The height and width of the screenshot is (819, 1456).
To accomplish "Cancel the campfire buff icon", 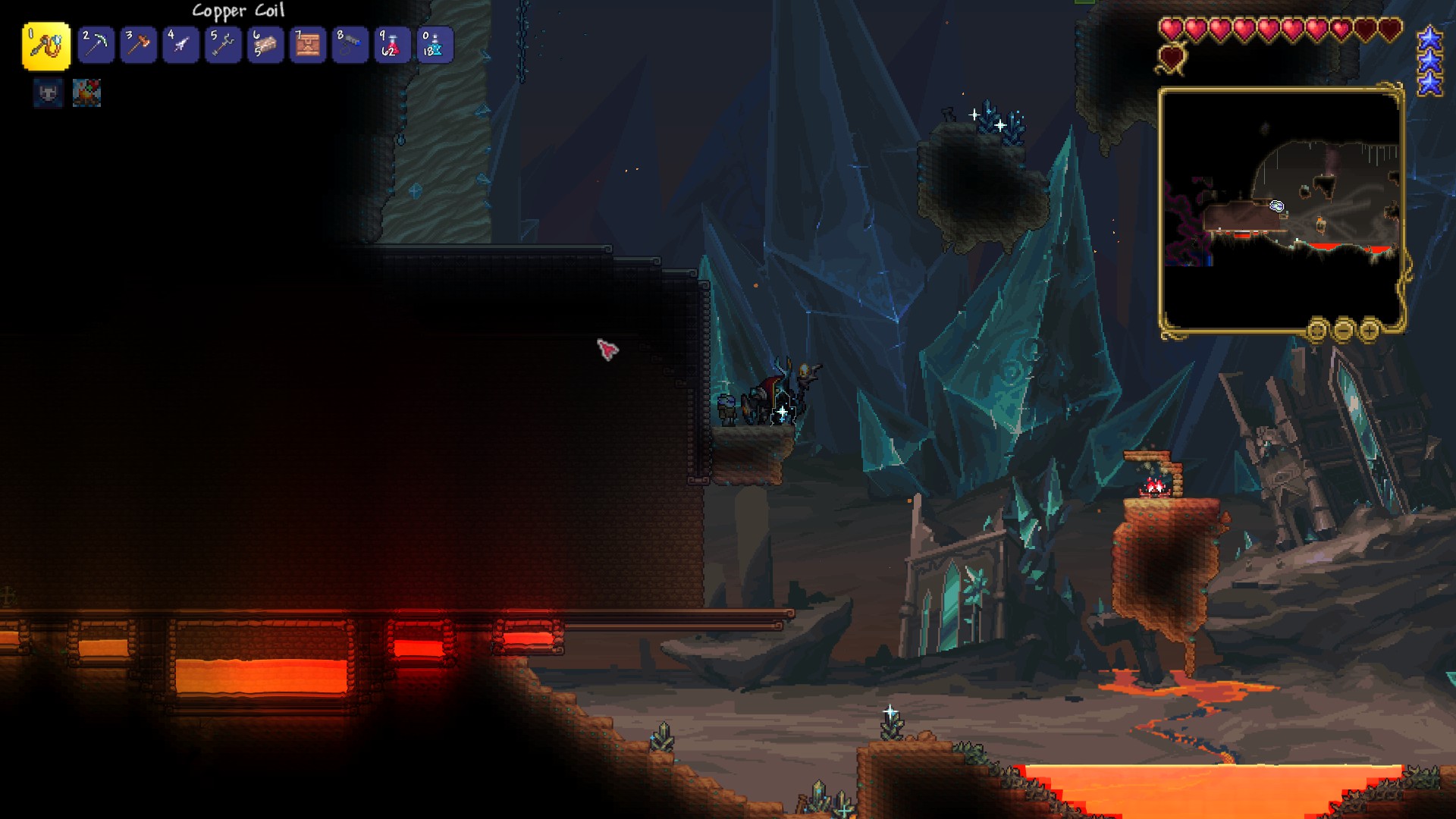I will [86, 94].
